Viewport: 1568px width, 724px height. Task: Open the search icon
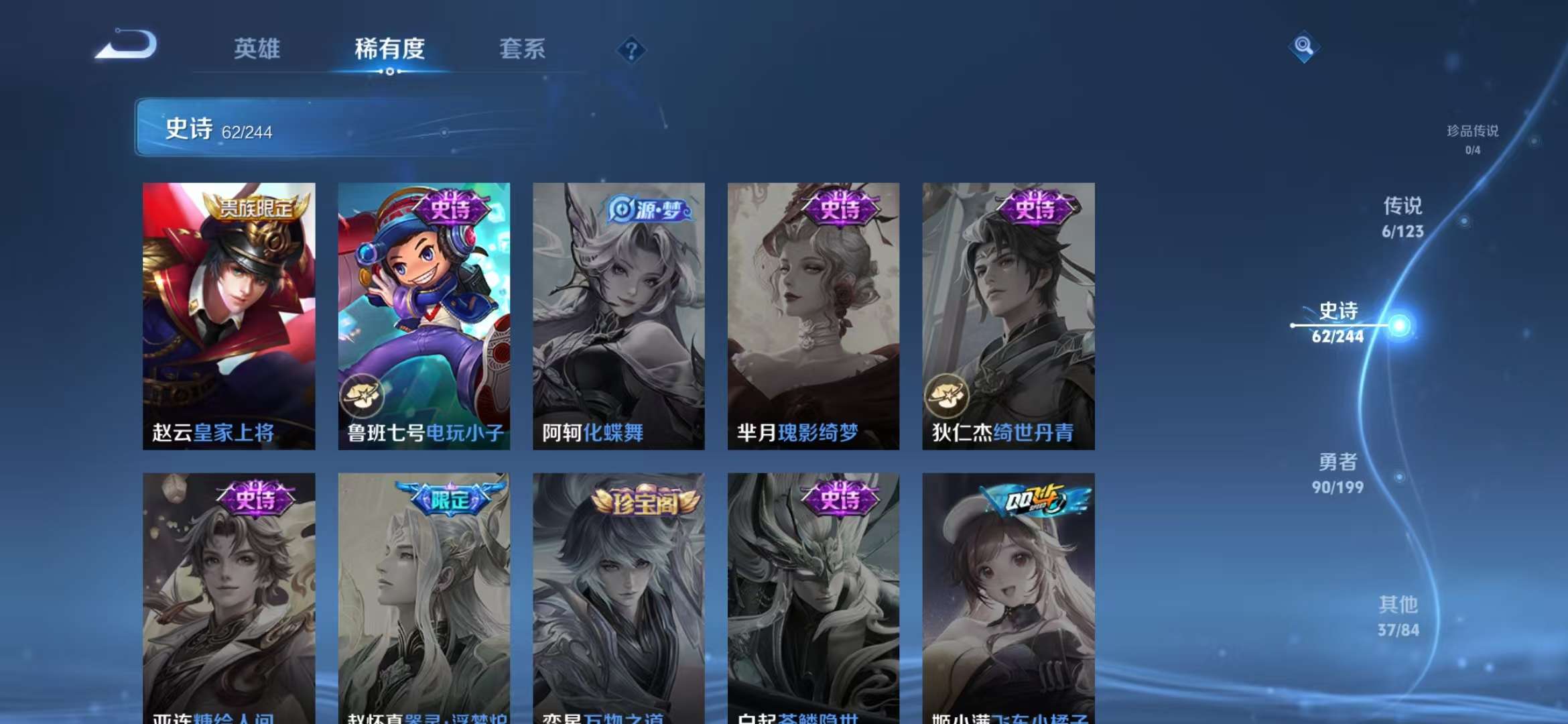pyautogui.click(x=1303, y=48)
